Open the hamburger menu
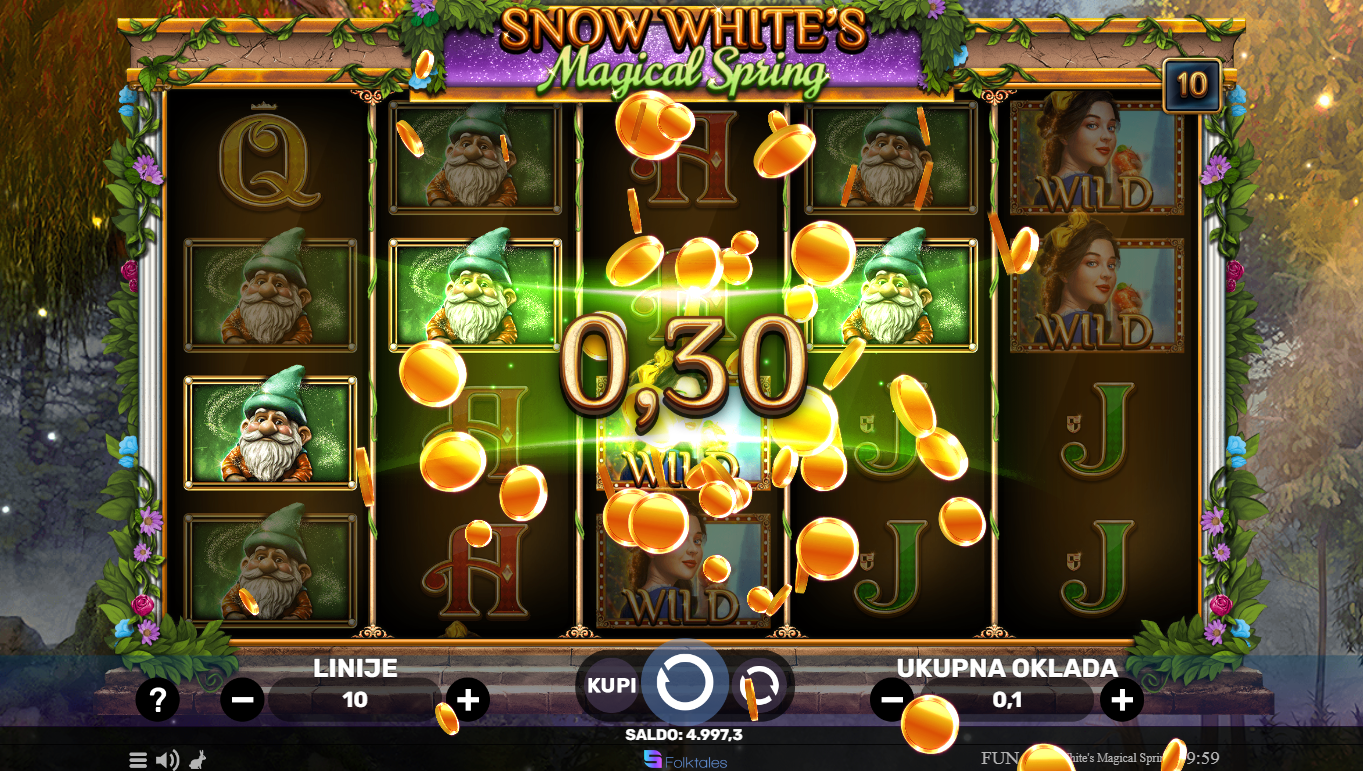Viewport: 1363px width, 771px height. click(x=138, y=760)
